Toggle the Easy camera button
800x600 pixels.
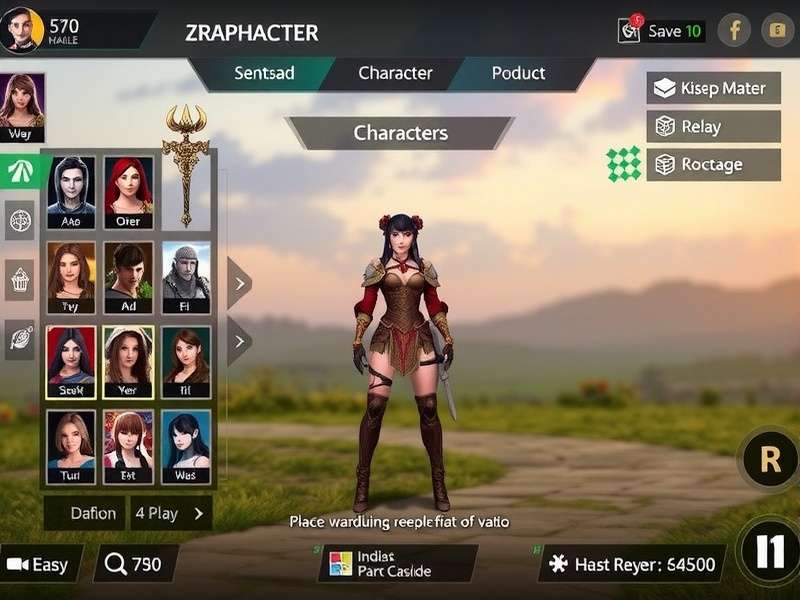click(40, 564)
